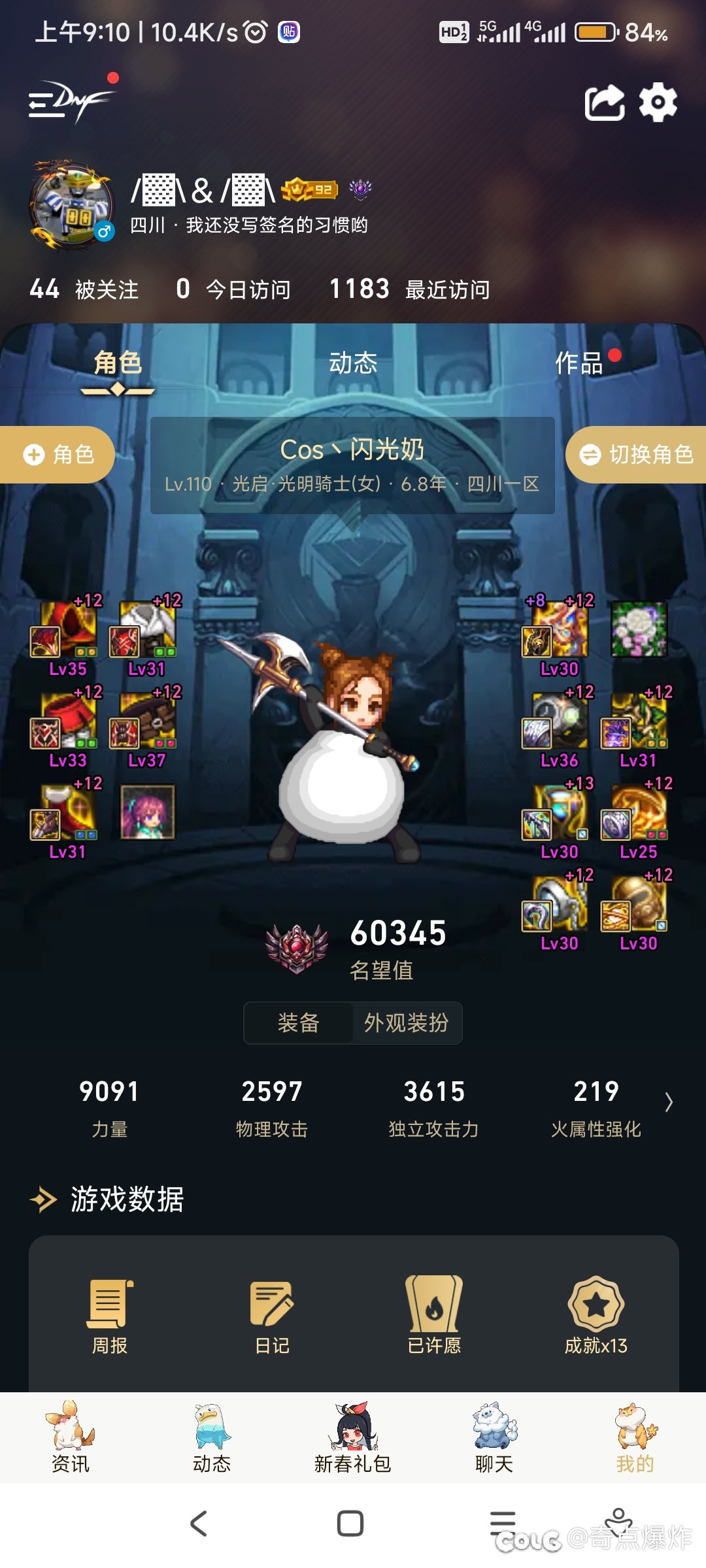
Task: Switch to the 动态 profile tab
Action: coord(353,363)
